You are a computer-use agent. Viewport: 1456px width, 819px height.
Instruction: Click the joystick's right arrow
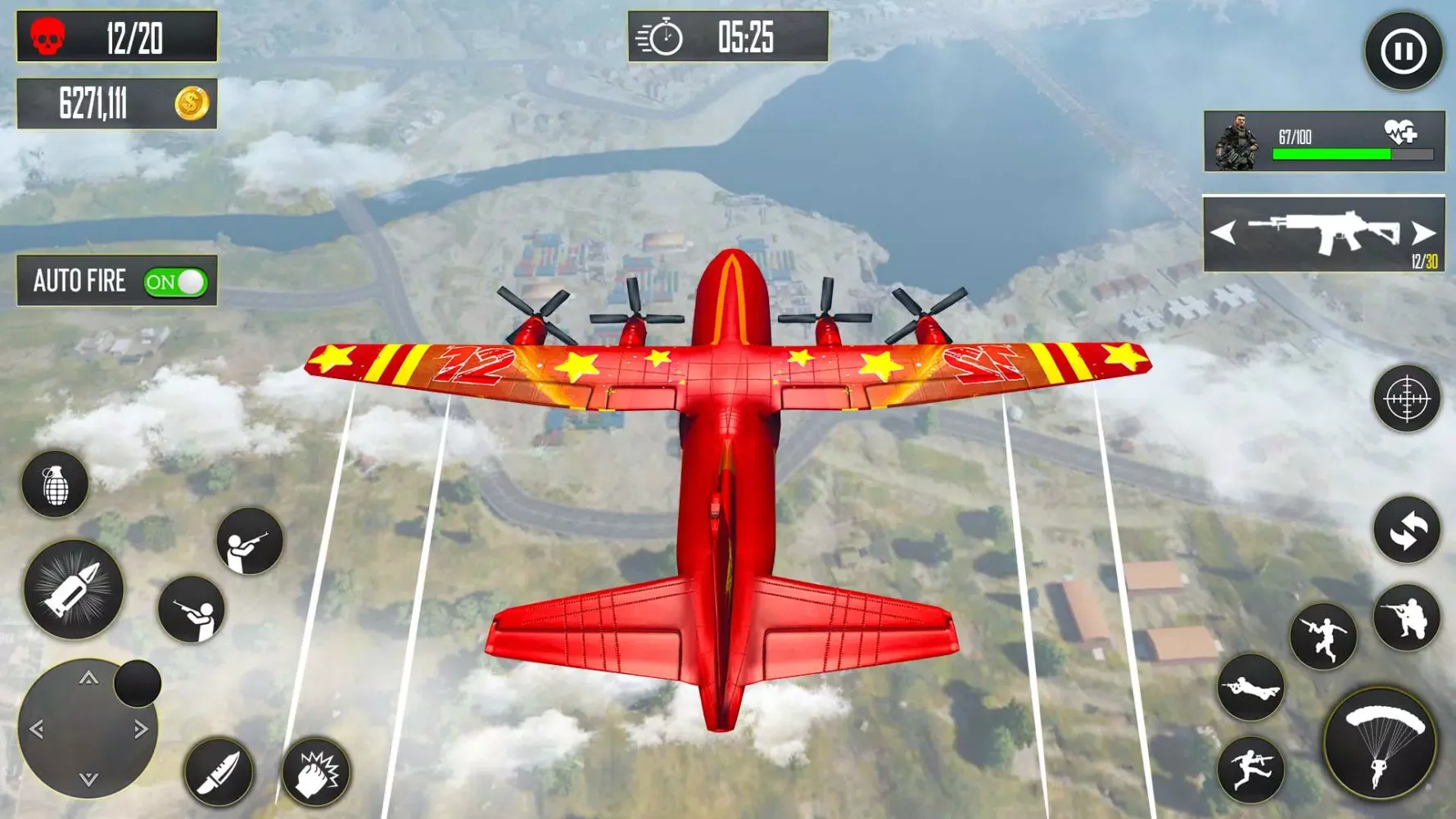pyautogui.click(x=141, y=729)
